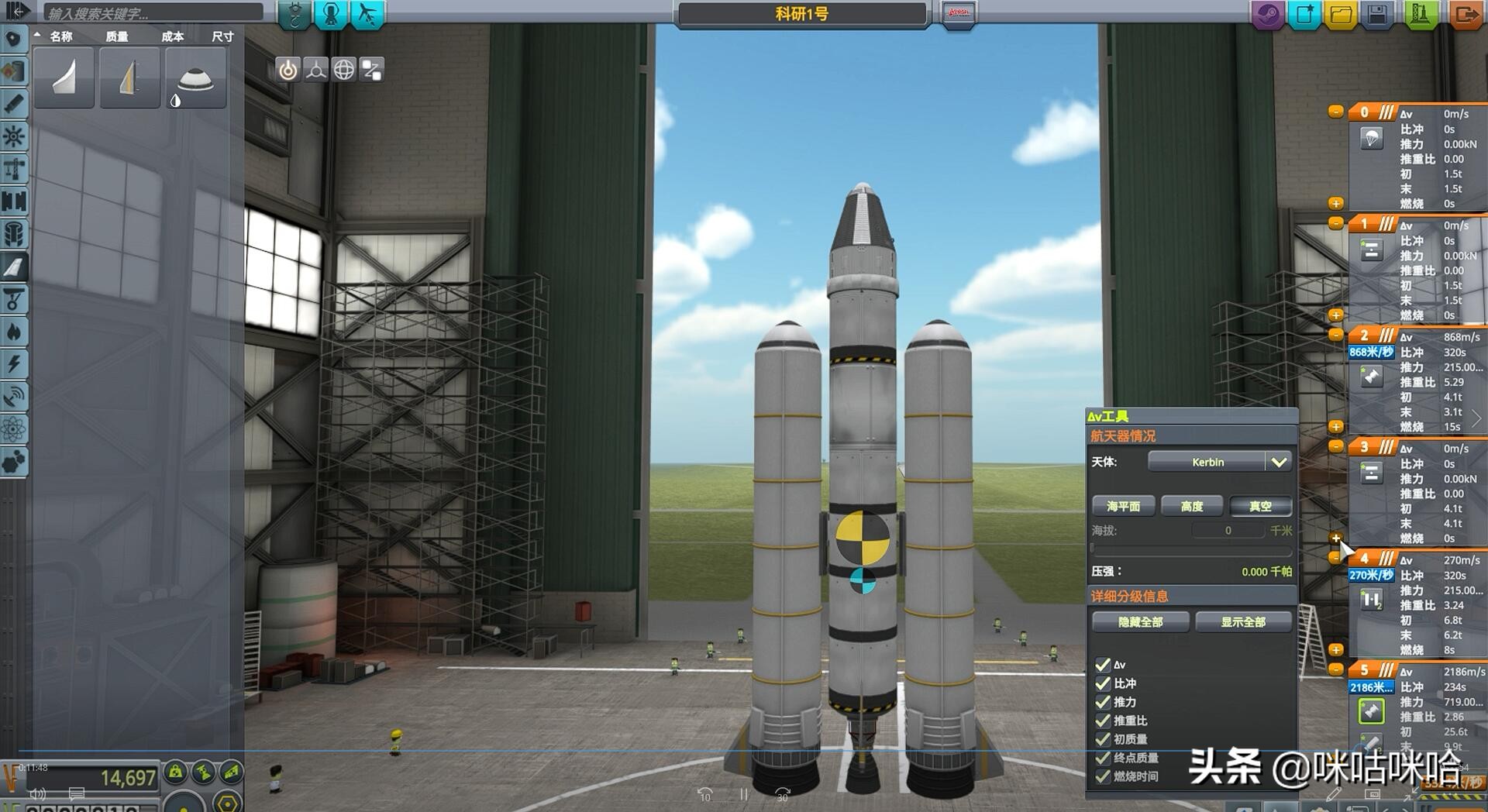Select the 真空 (vacuum) mode
Screen dimensions: 1488x812
1260,506
